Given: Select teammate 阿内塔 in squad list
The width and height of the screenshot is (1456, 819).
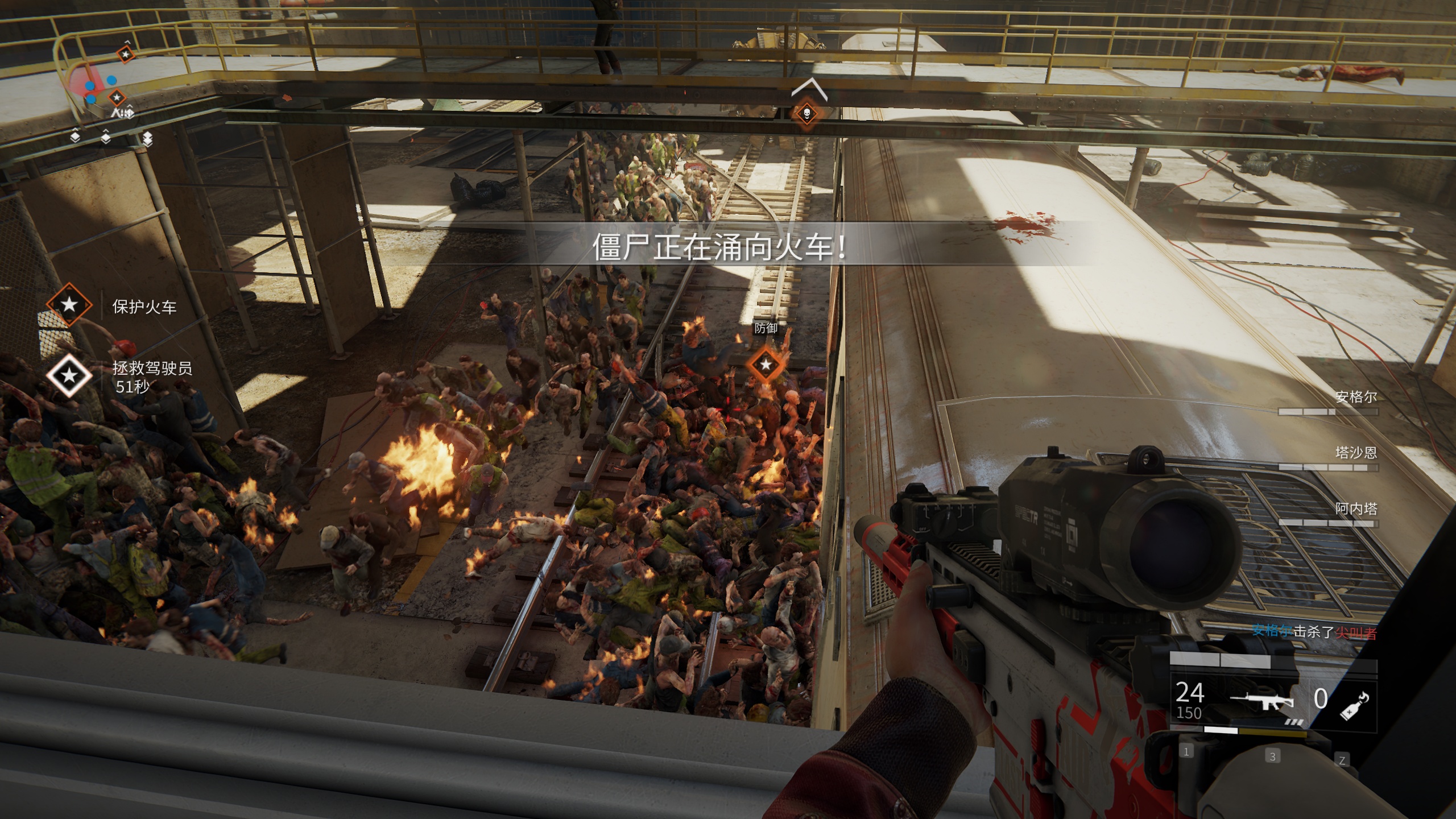Looking at the screenshot, I should tap(1356, 508).
